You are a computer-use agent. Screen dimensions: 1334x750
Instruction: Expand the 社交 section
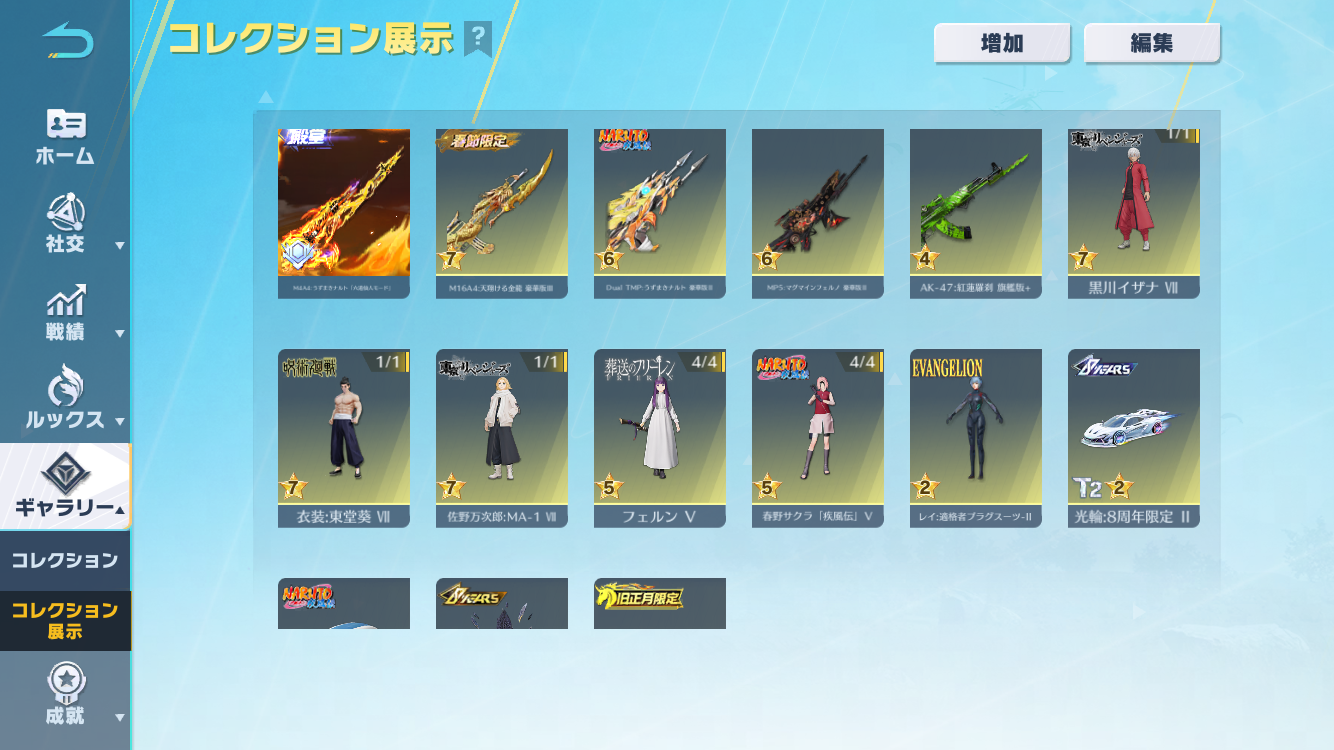coord(65,225)
